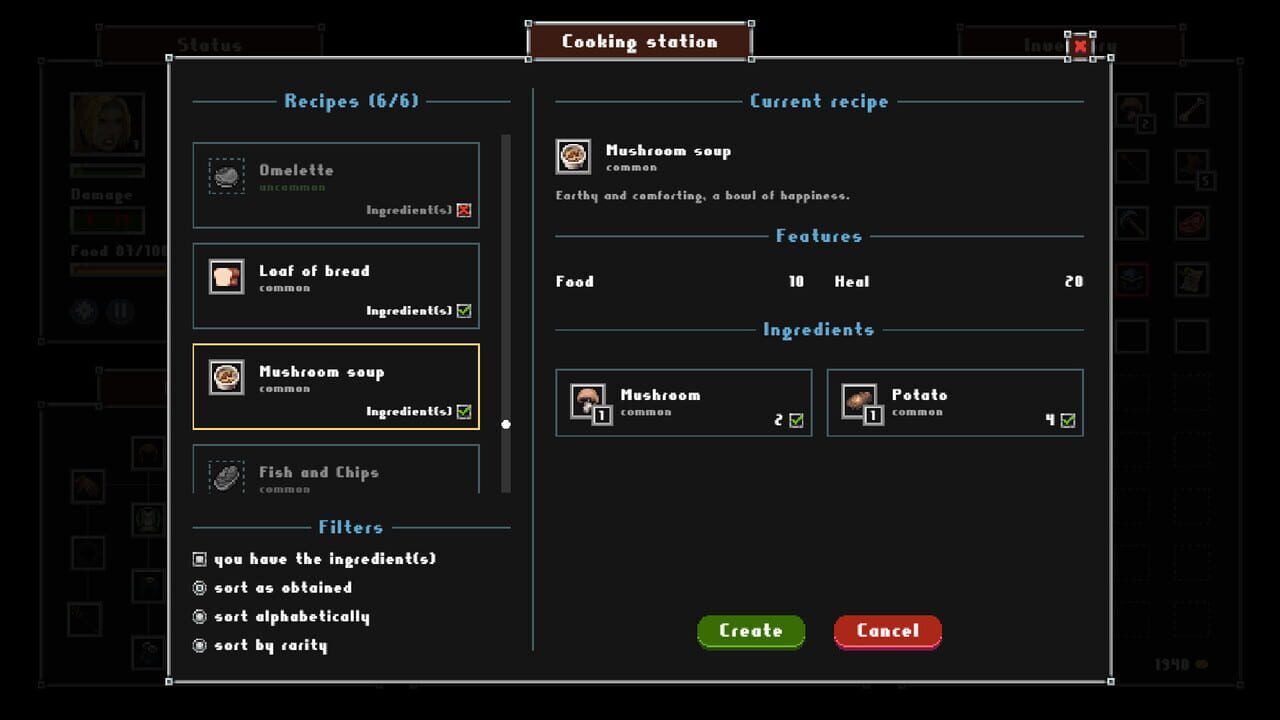
Task: Click the Fish and Chips recipe icon
Action: click(225, 477)
